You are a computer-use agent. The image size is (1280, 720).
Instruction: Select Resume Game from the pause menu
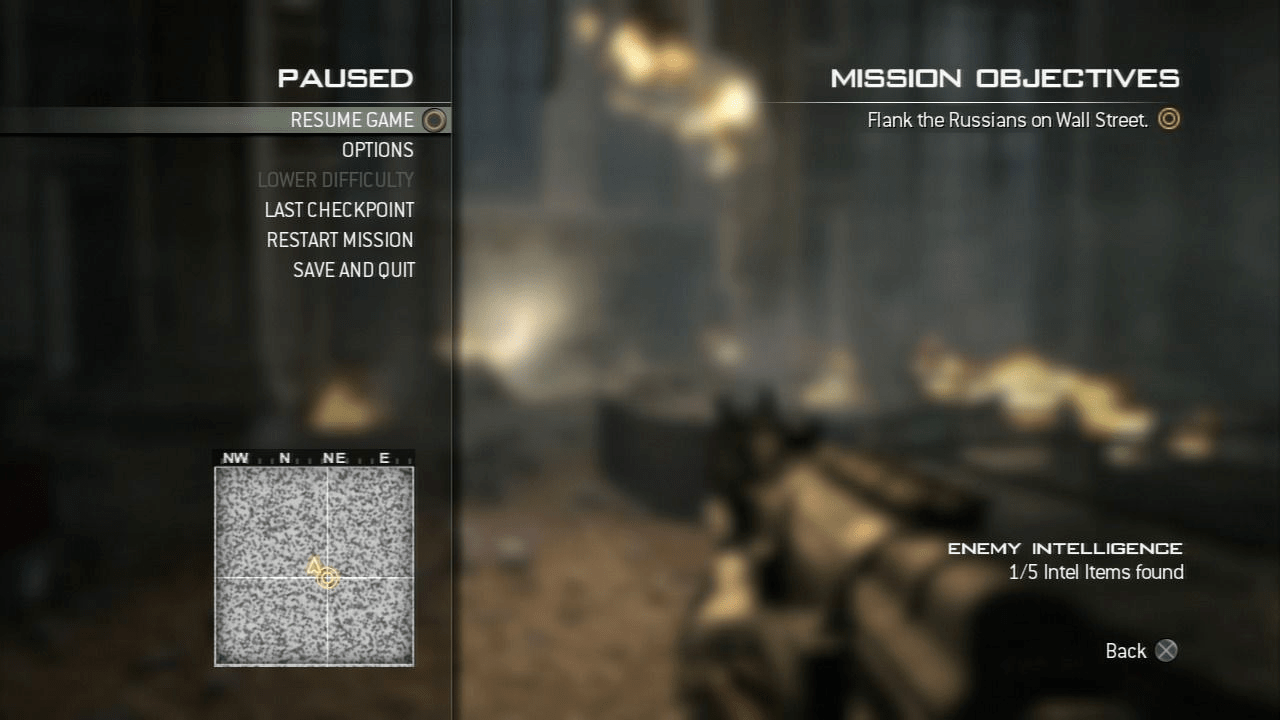point(352,120)
